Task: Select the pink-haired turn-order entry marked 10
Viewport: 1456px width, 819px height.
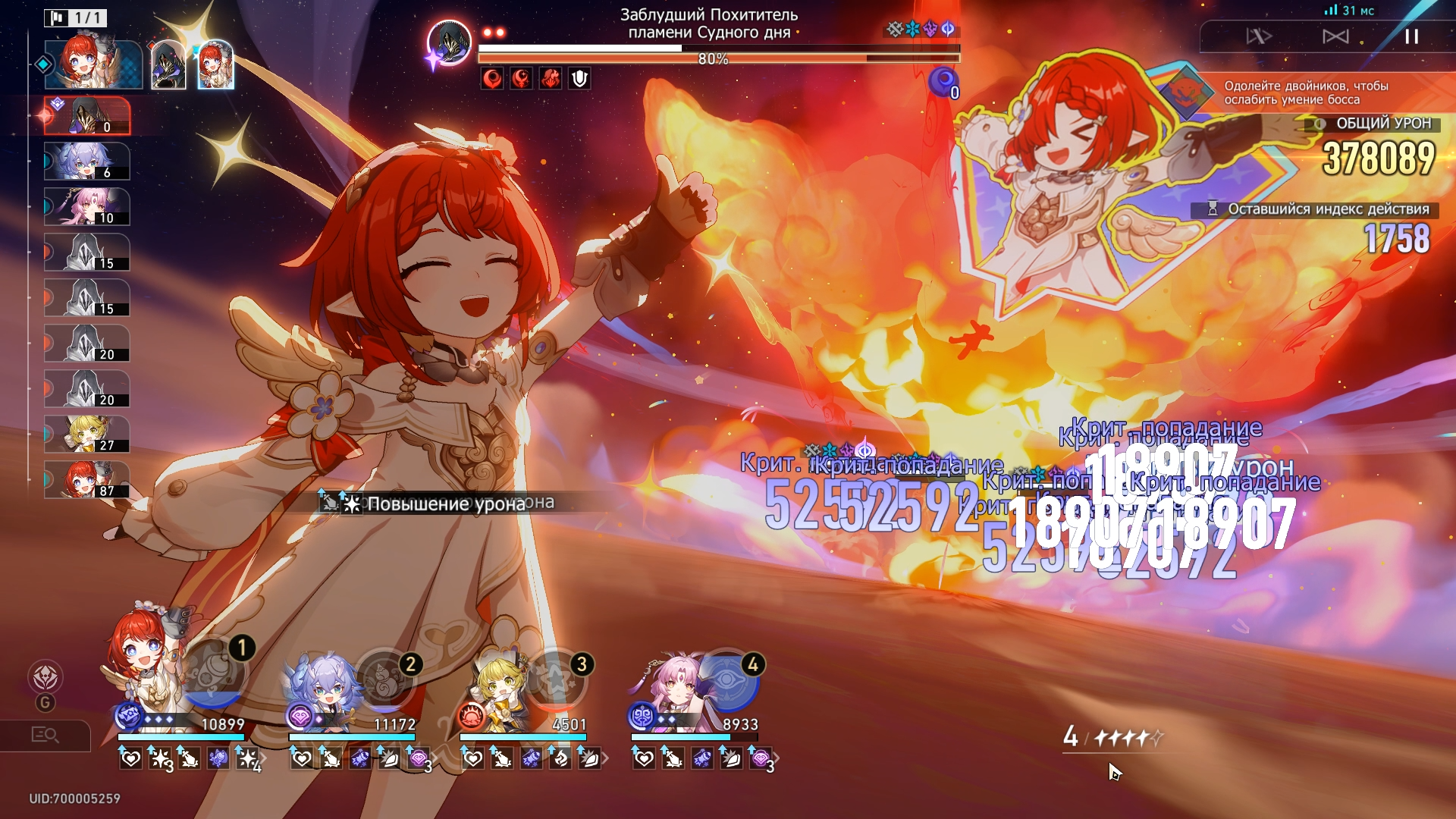Action: [x=87, y=207]
